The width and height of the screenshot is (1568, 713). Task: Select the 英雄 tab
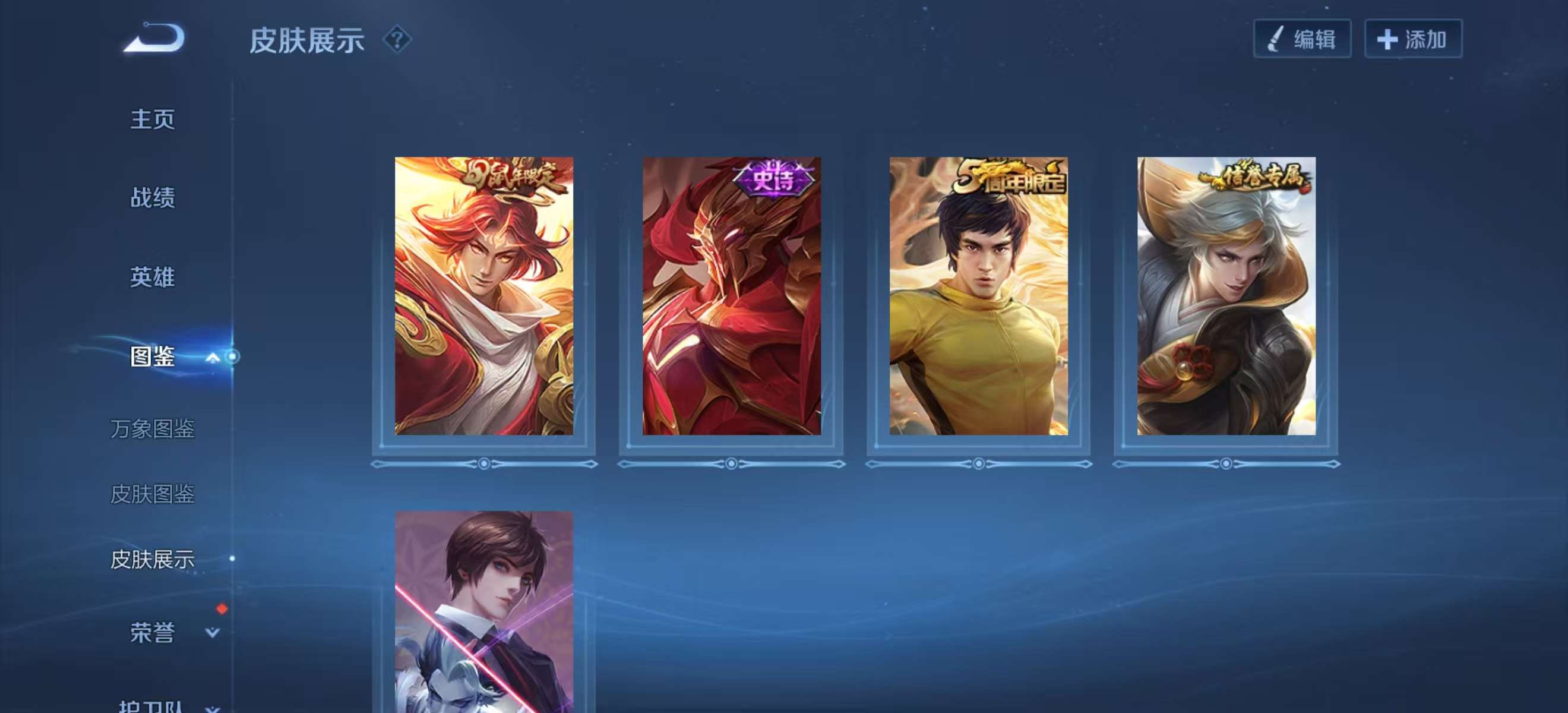[x=152, y=277]
